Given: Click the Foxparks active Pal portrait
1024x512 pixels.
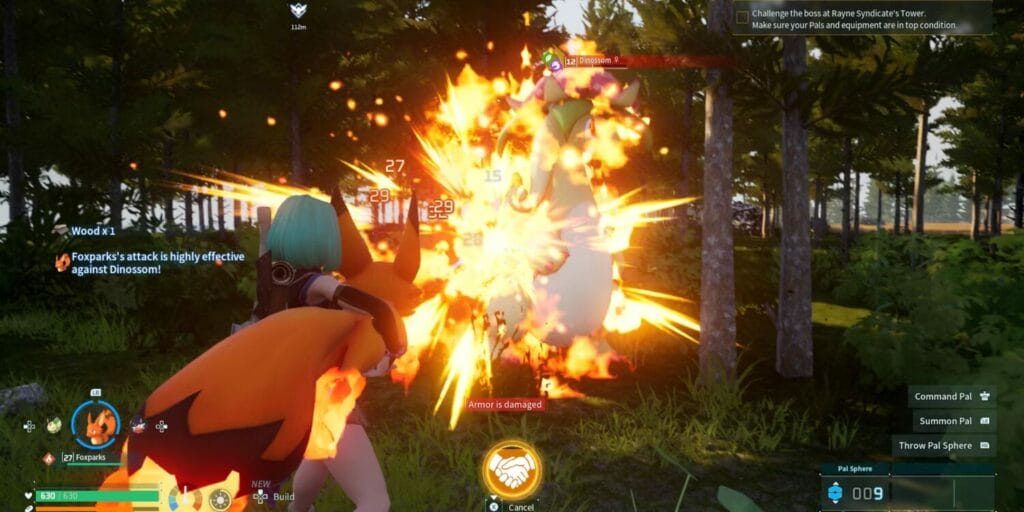Looking at the screenshot, I should point(96,424).
